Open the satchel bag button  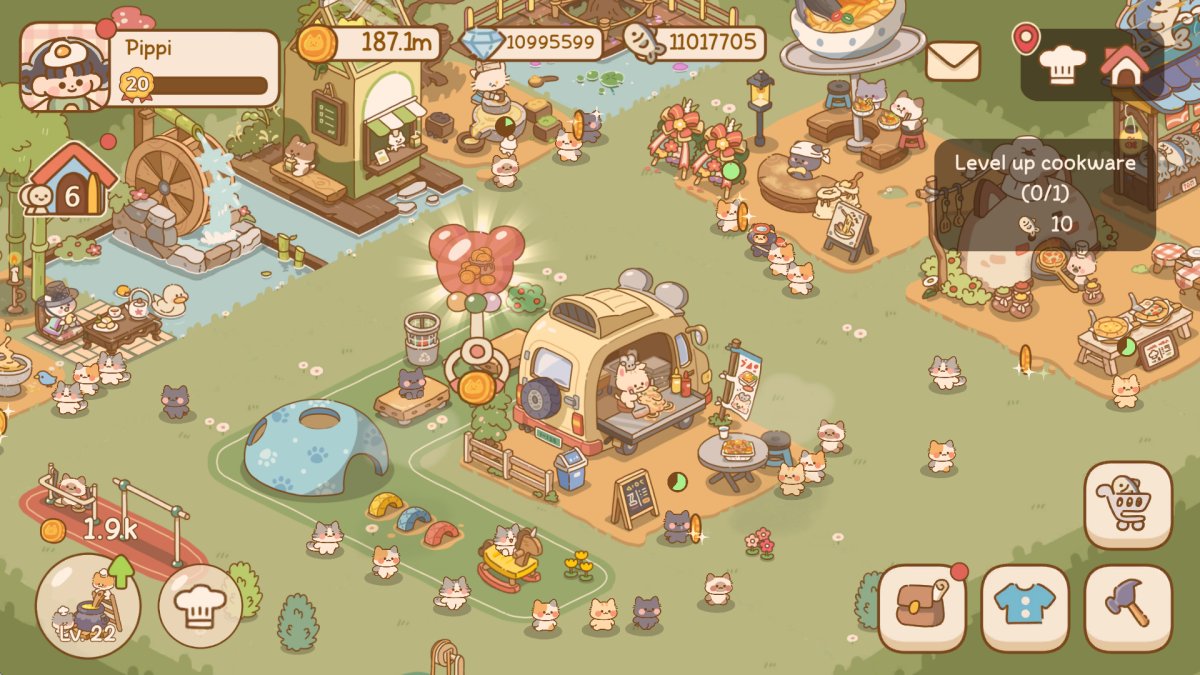[x=922, y=608]
